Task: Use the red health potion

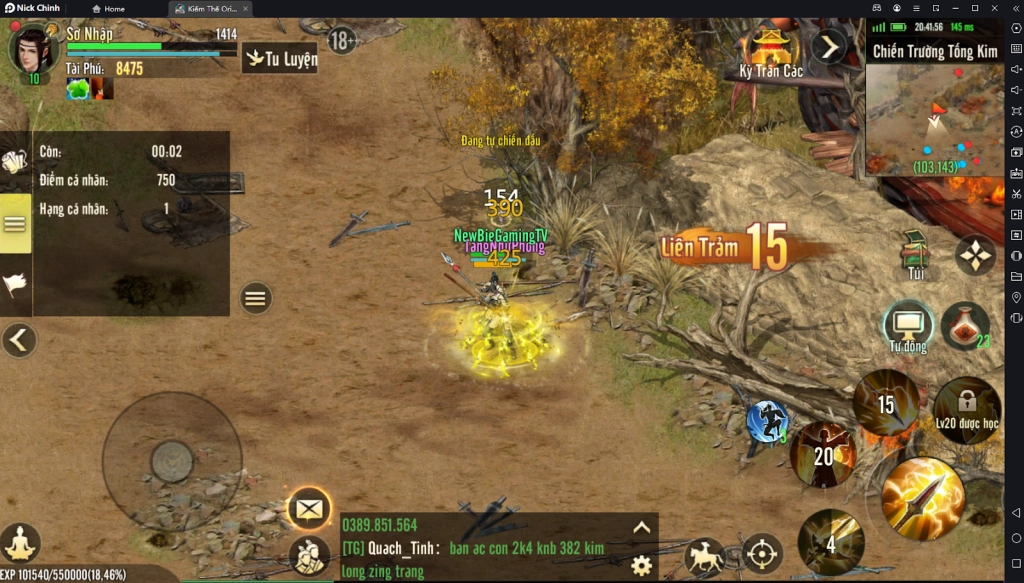Action: 964,325
